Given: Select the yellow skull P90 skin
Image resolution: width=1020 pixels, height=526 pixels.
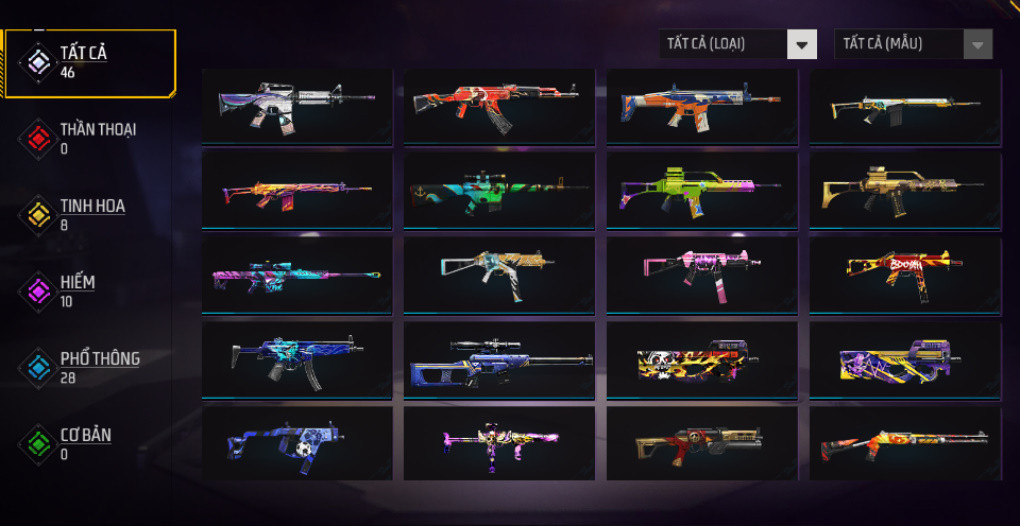Looking at the screenshot, I should (701, 357).
